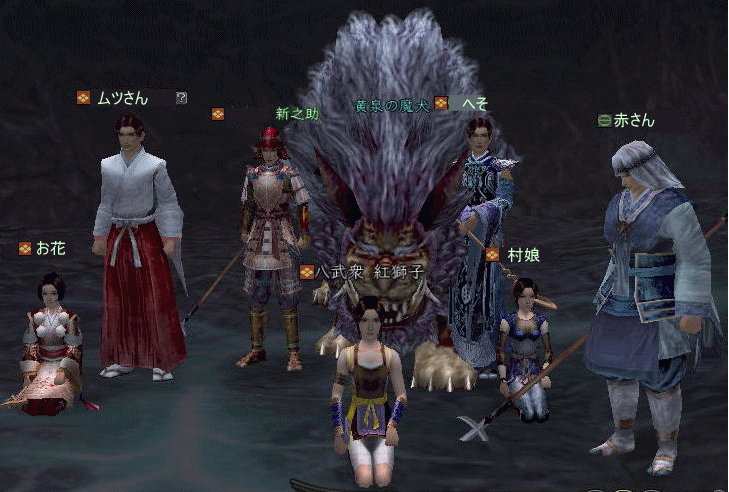Select the 村娘 nameplate
Screen dimensions: 729x492
pyautogui.click(x=523, y=255)
